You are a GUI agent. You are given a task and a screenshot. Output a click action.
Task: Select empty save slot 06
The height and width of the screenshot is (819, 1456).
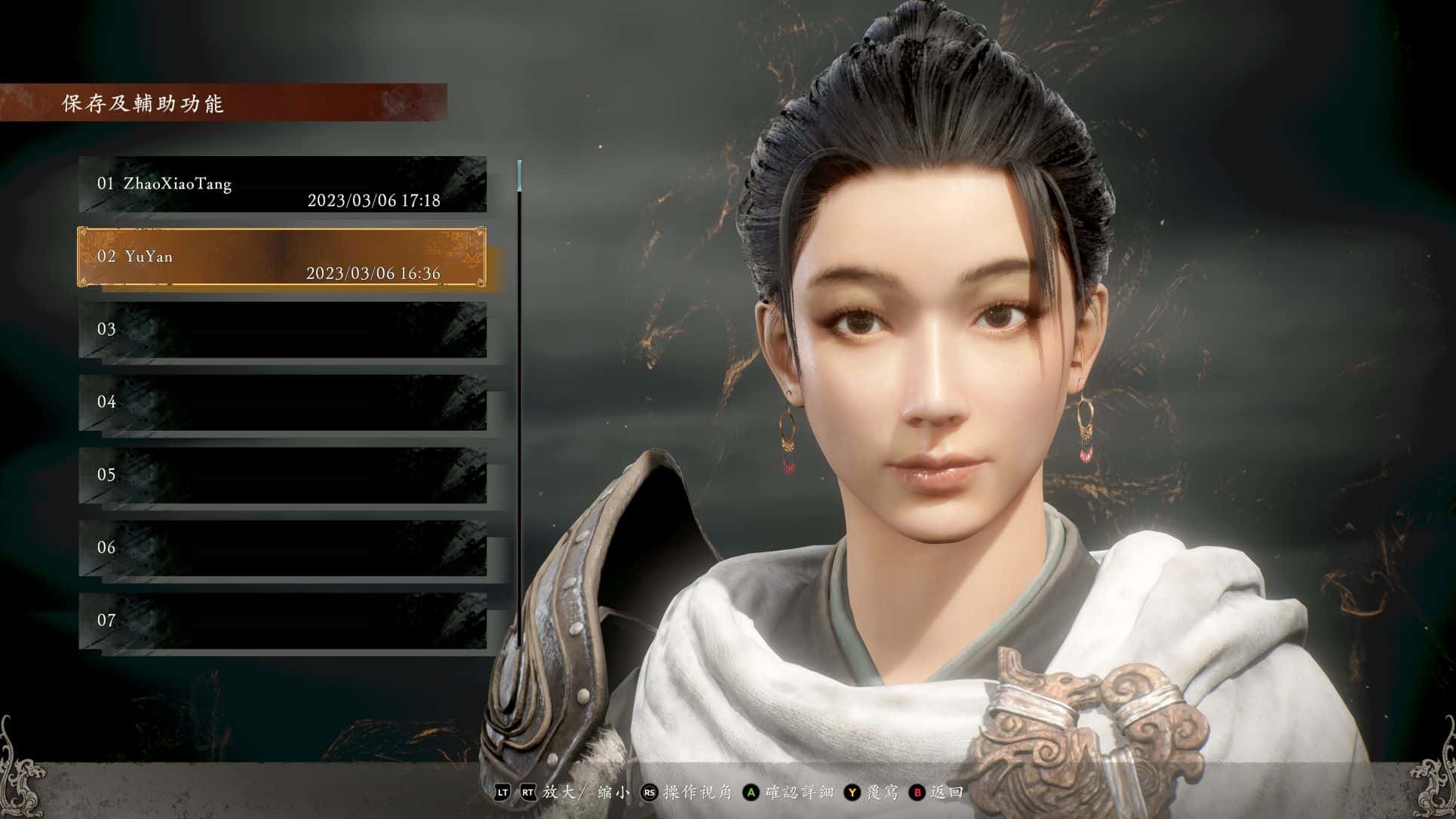click(x=282, y=548)
